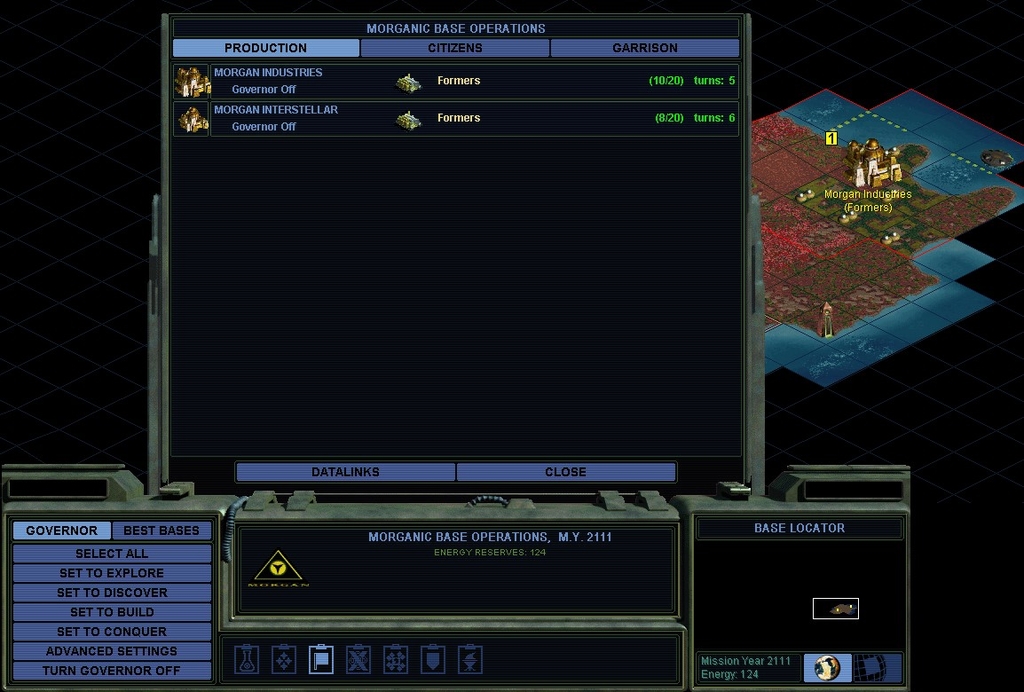Image resolution: width=1024 pixels, height=692 pixels.
Task: Select the highlighted flag clipboard icon
Action: [x=321, y=659]
